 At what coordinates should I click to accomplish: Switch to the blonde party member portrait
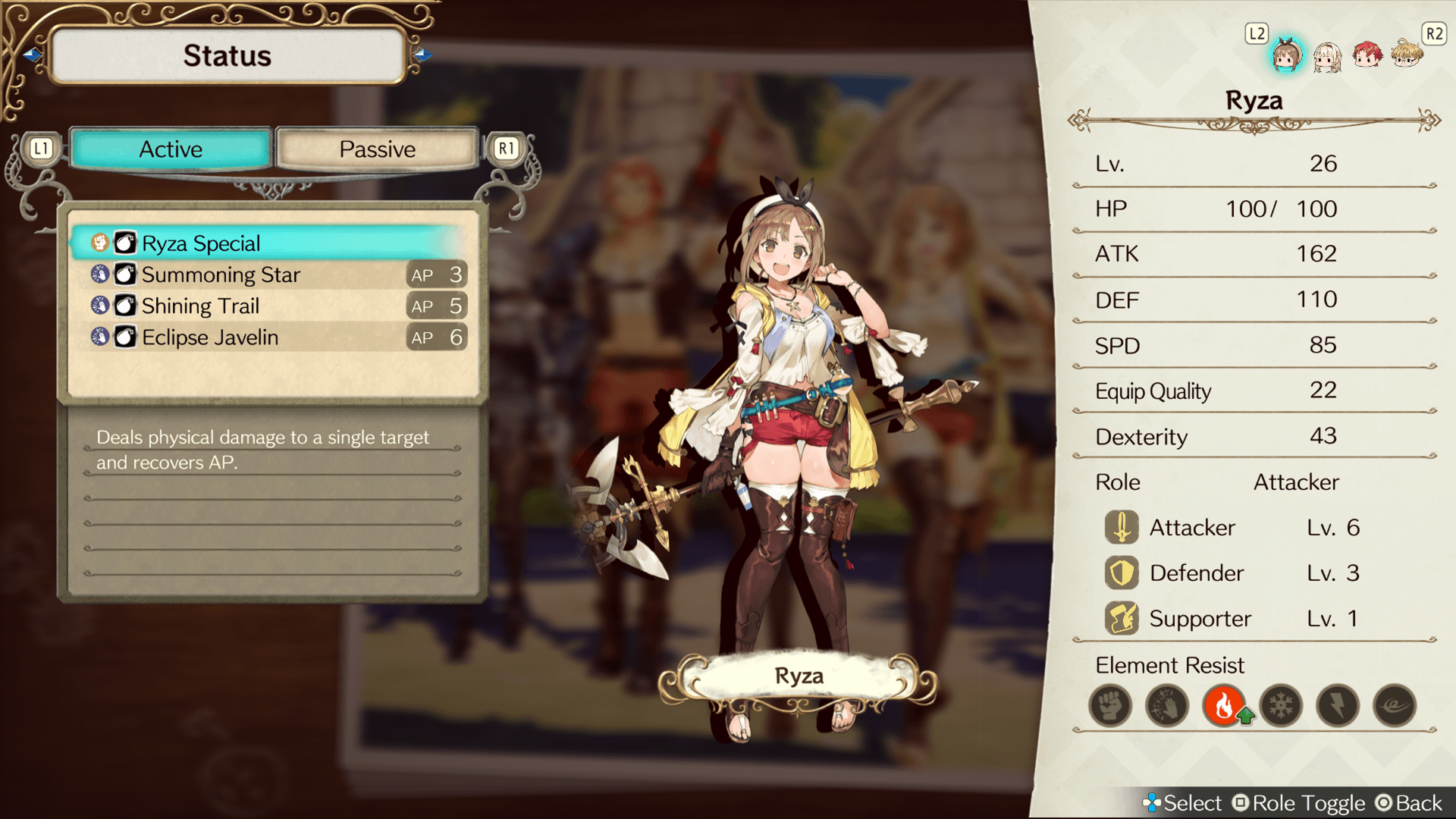pos(1327,56)
